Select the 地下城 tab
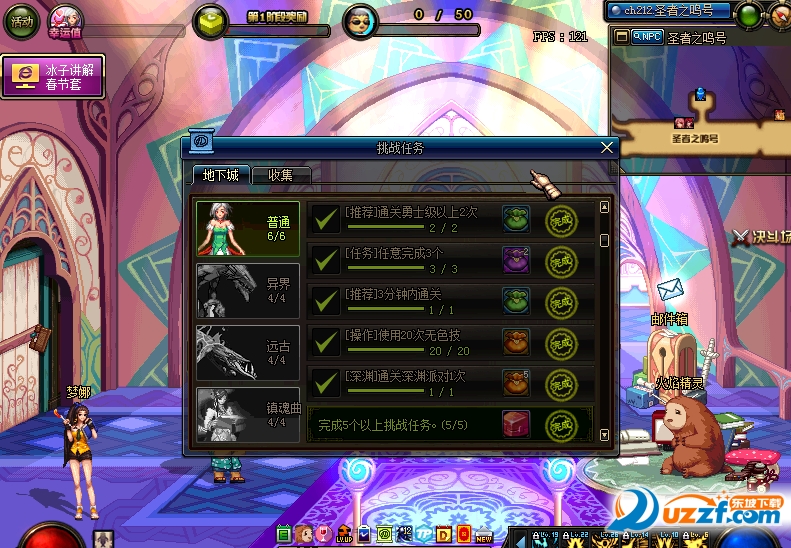791x548 pixels. [220, 175]
